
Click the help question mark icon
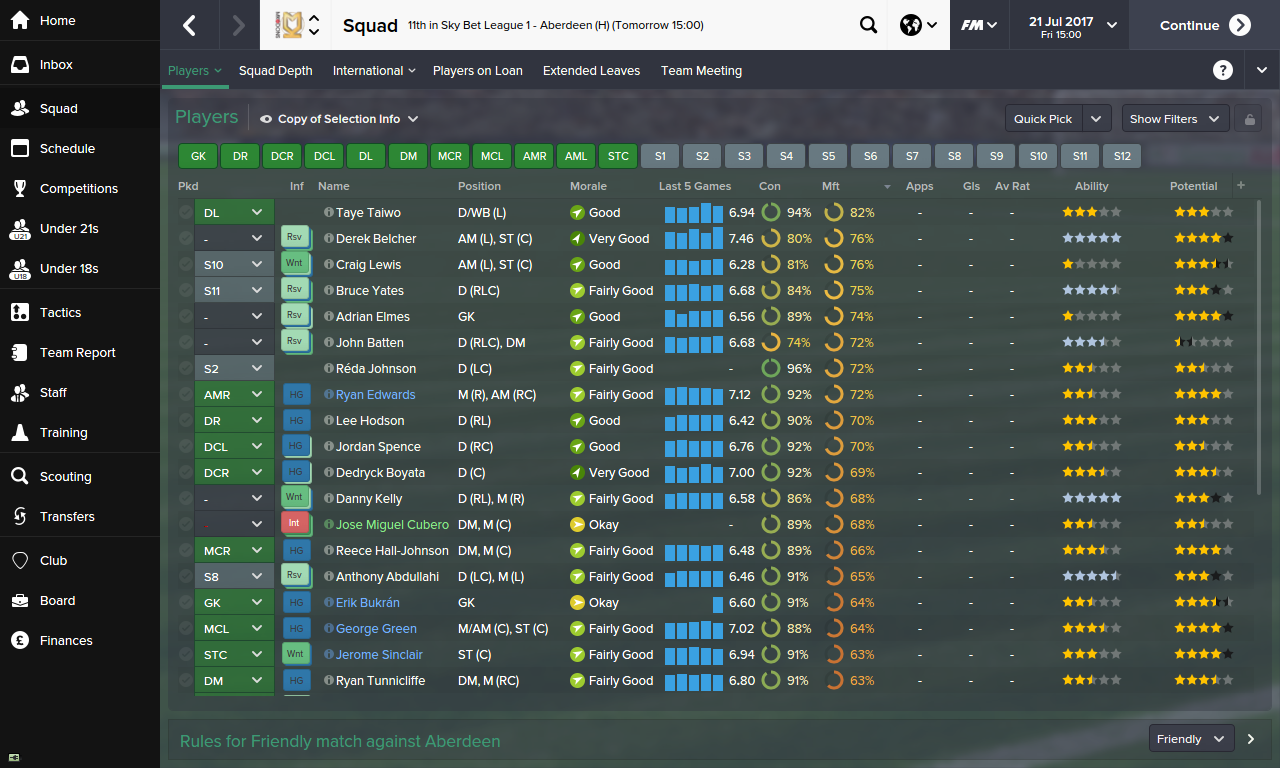pyautogui.click(x=1223, y=70)
